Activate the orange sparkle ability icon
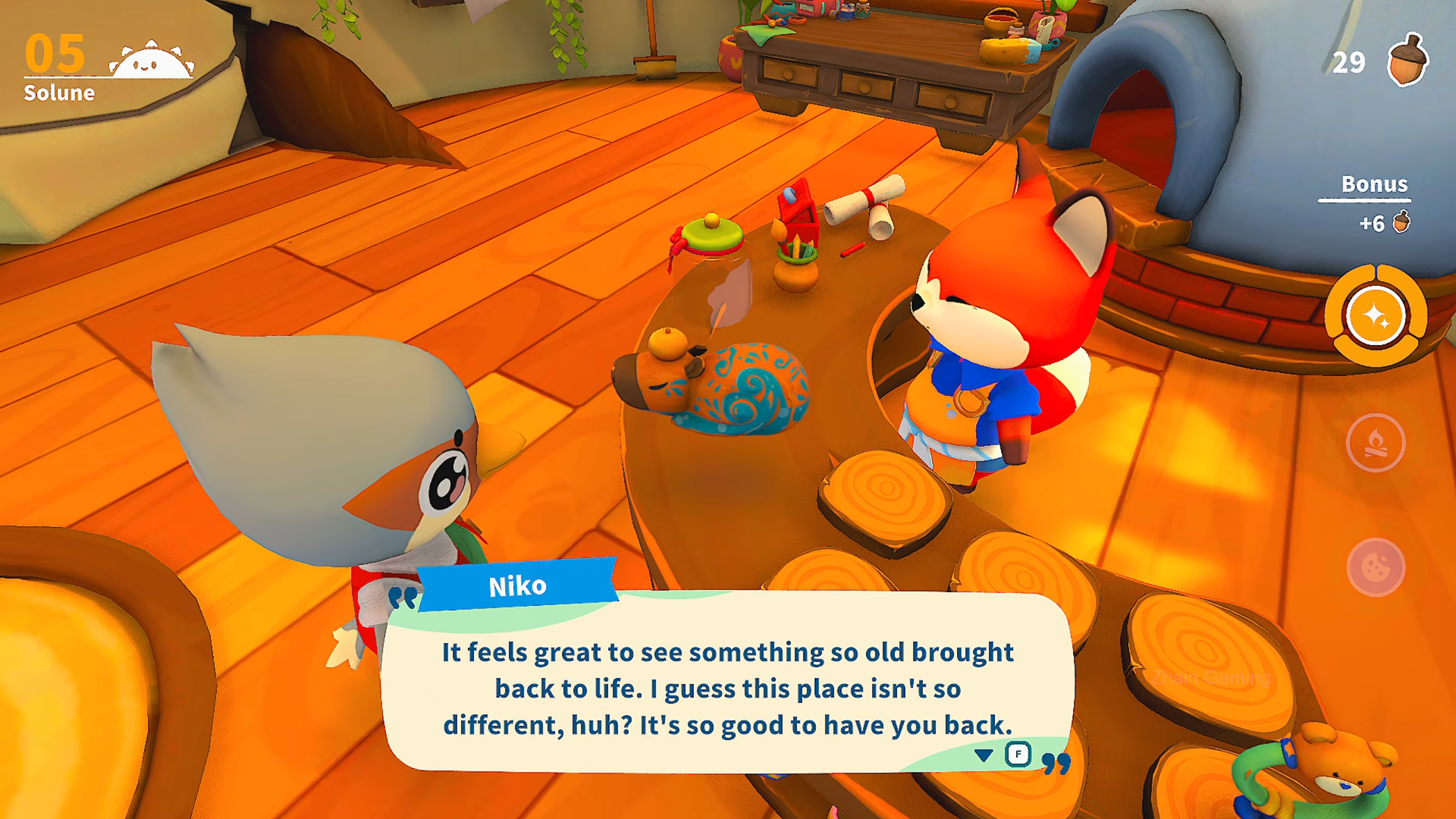1456x819 pixels. point(1375,315)
